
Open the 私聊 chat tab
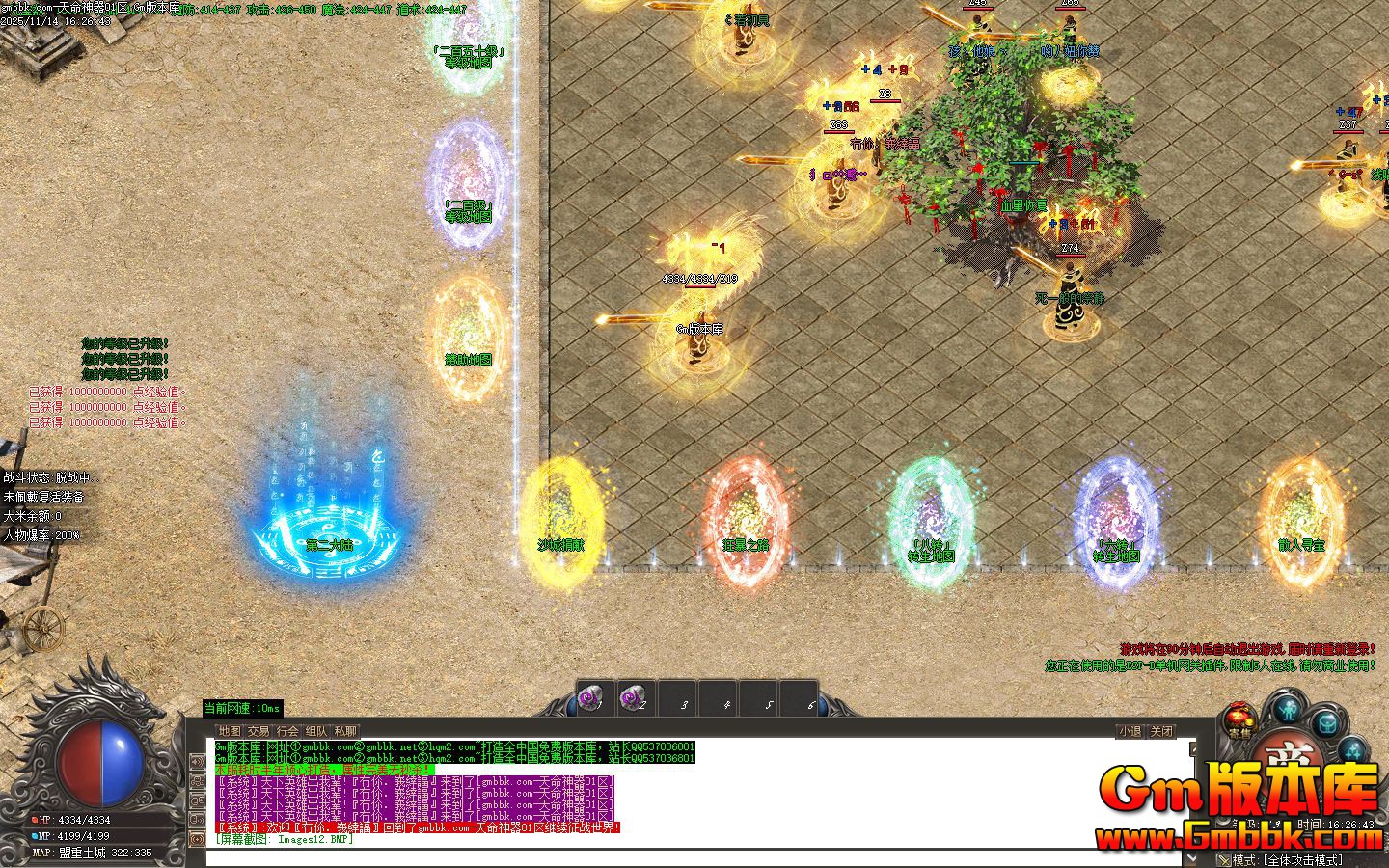click(x=344, y=731)
